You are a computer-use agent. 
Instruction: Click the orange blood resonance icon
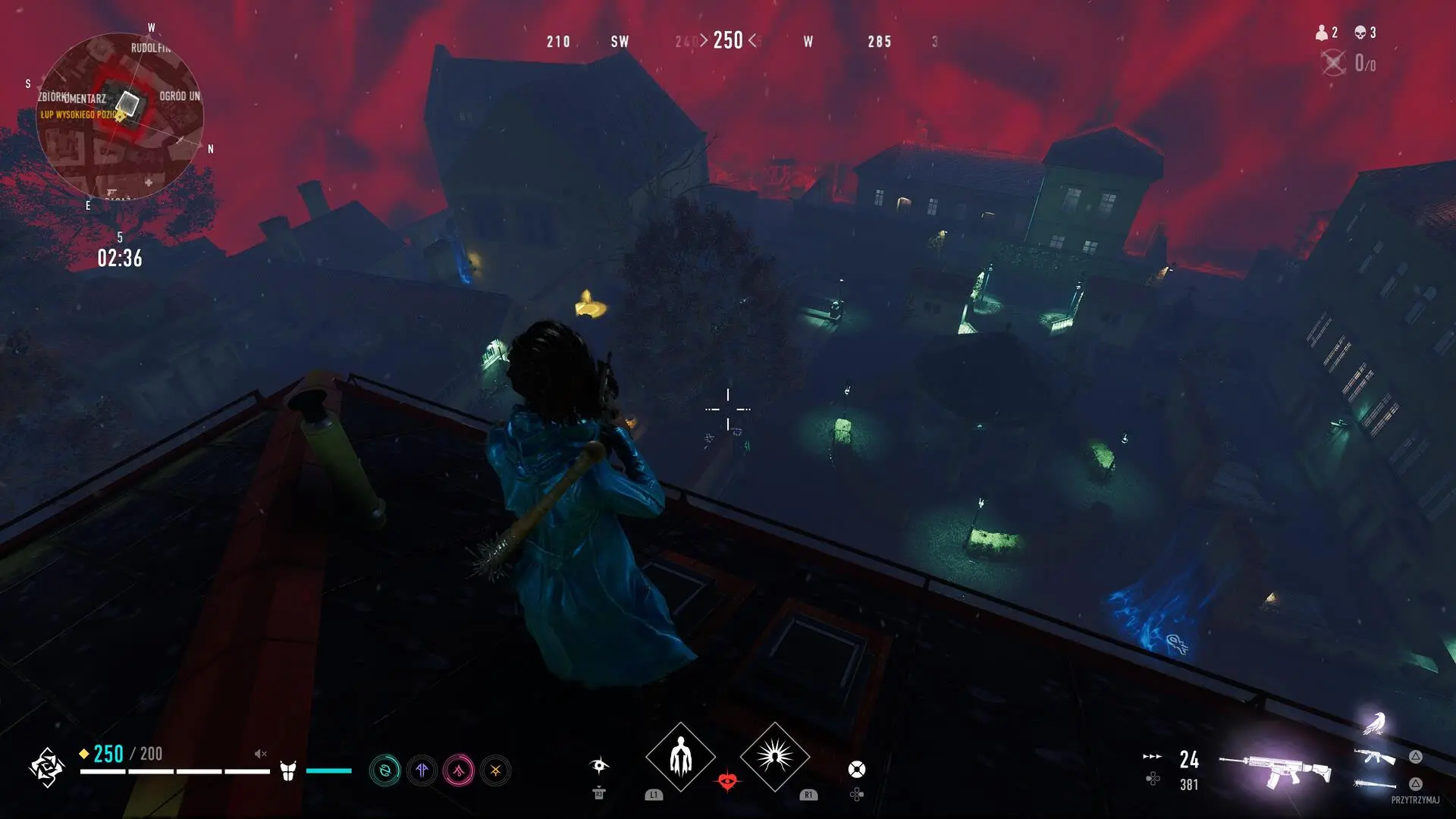[x=495, y=771]
